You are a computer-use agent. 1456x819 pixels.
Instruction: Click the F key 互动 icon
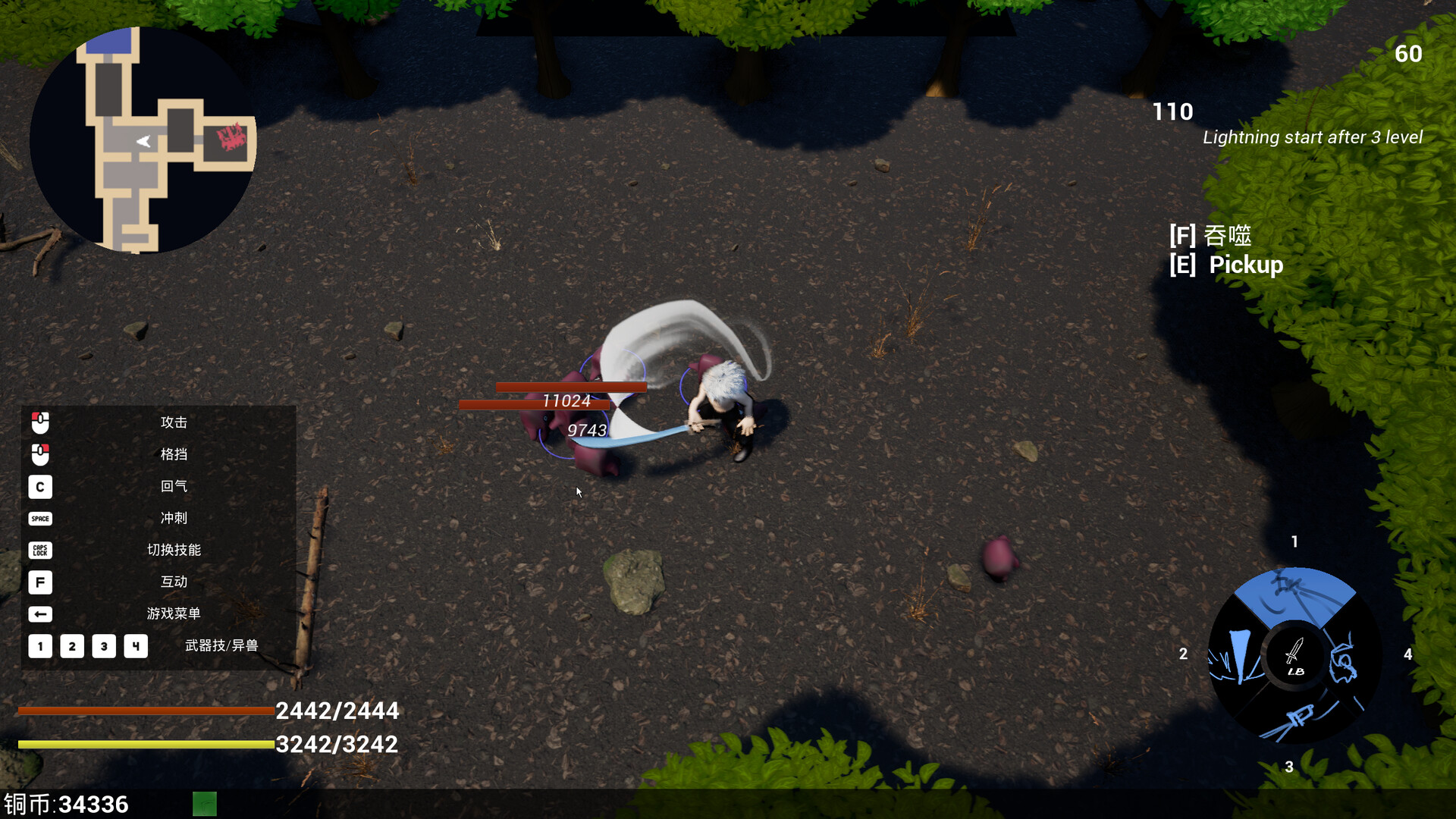pyautogui.click(x=40, y=582)
